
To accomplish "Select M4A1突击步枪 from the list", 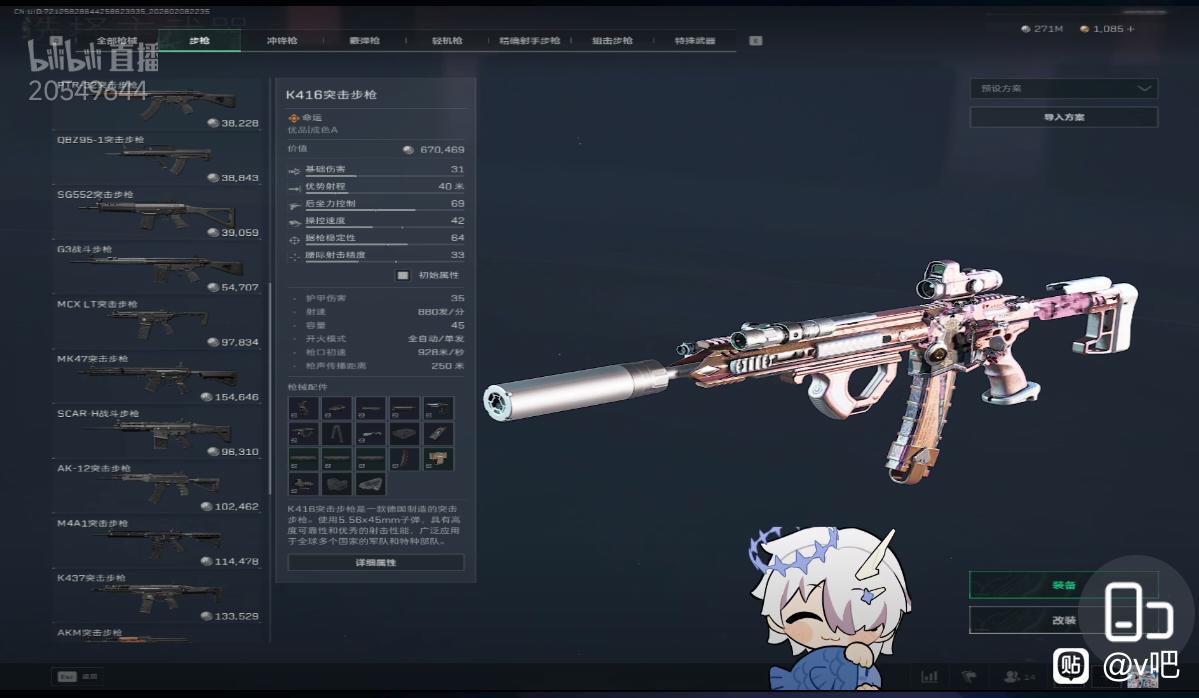I will click(158, 543).
